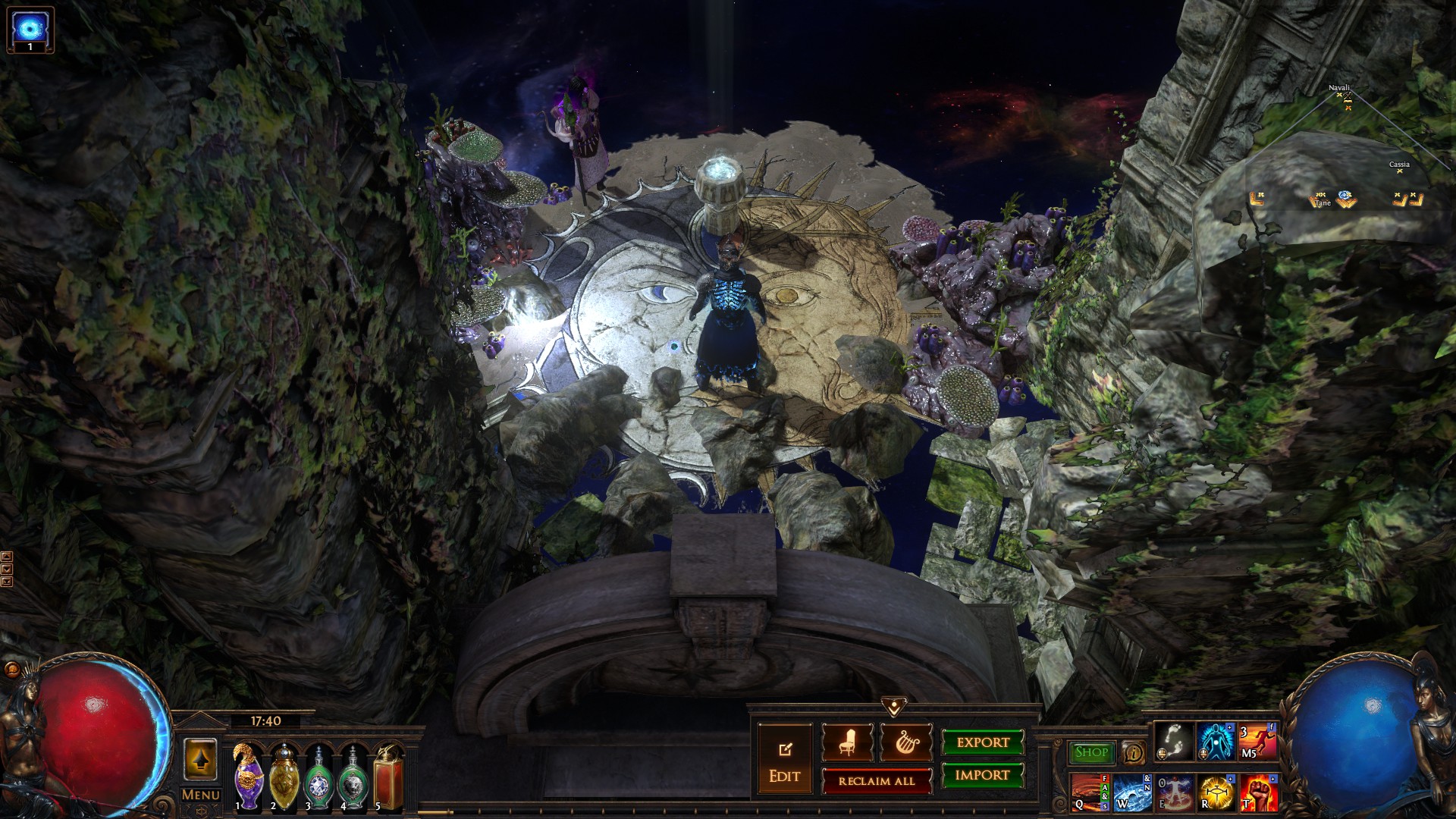Open the Menu button
The height and width of the screenshot is (819, 1456).
coord(200,795)
